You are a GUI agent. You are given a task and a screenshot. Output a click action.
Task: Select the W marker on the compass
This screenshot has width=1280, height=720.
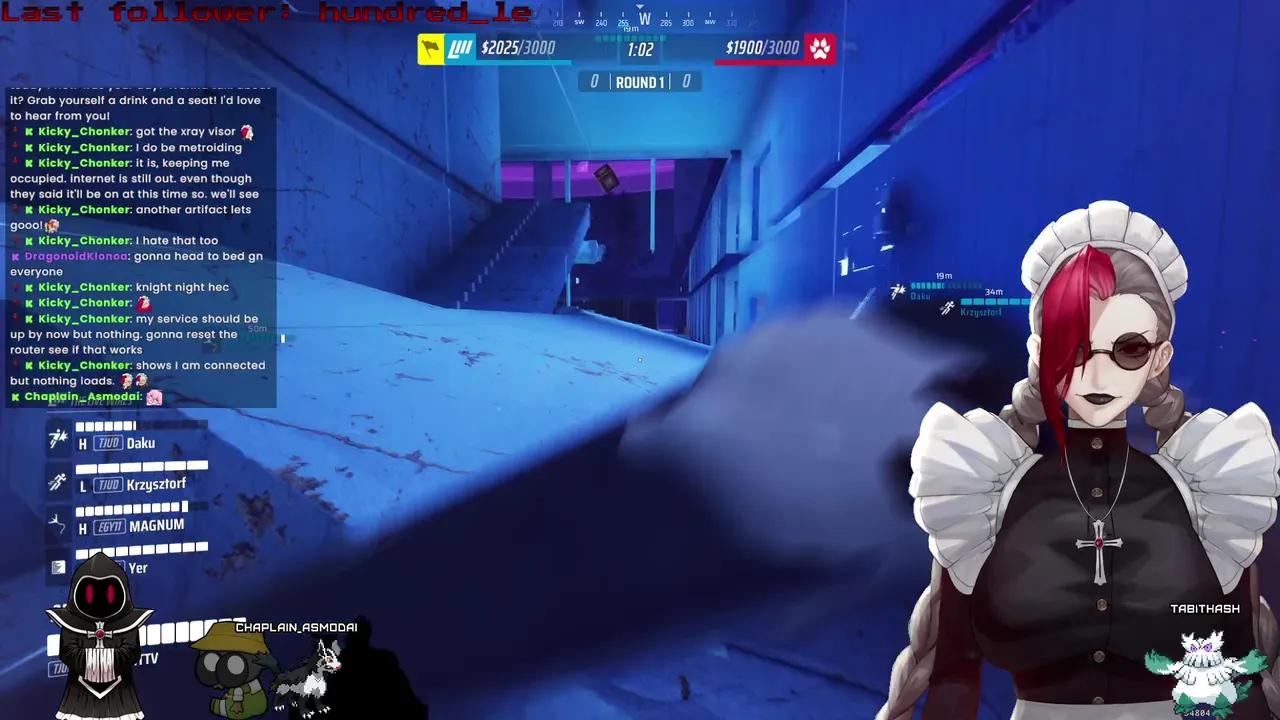click(644, 18)
